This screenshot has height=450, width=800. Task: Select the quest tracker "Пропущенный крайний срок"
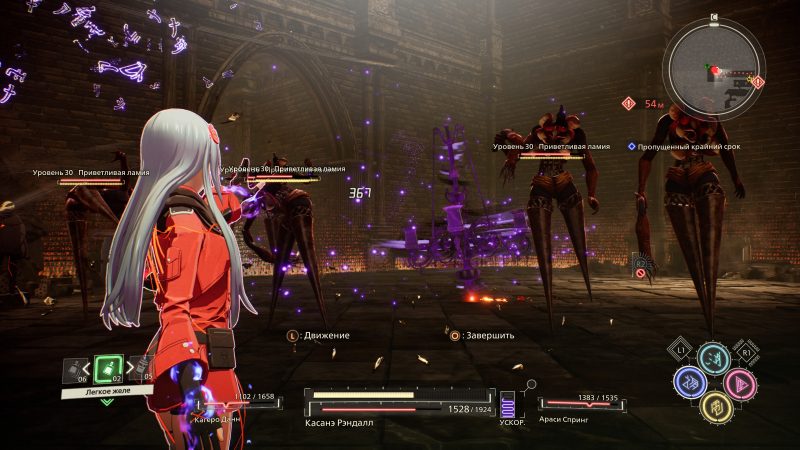682,145
